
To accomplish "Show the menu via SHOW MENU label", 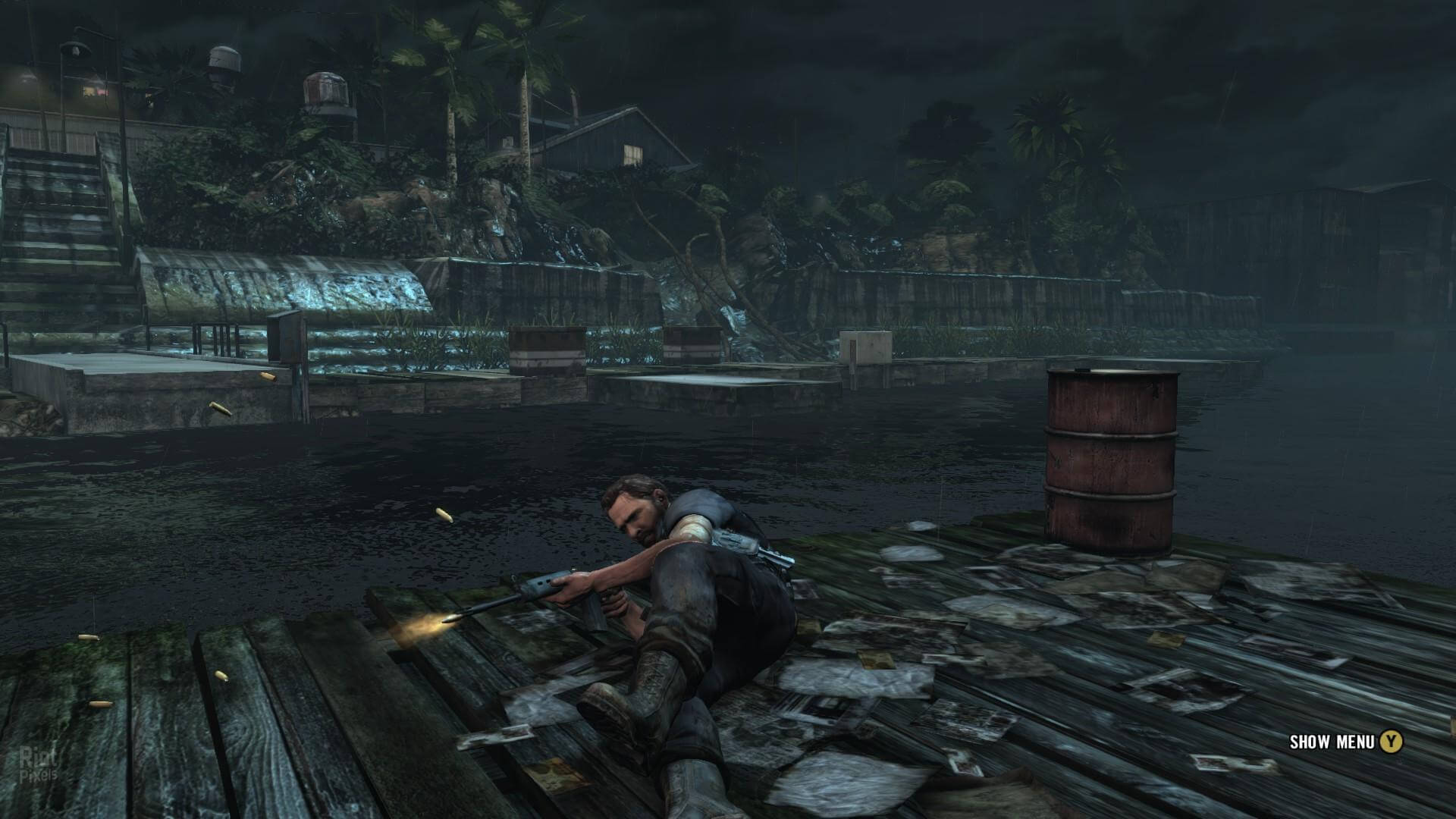I will point(1332,742).
